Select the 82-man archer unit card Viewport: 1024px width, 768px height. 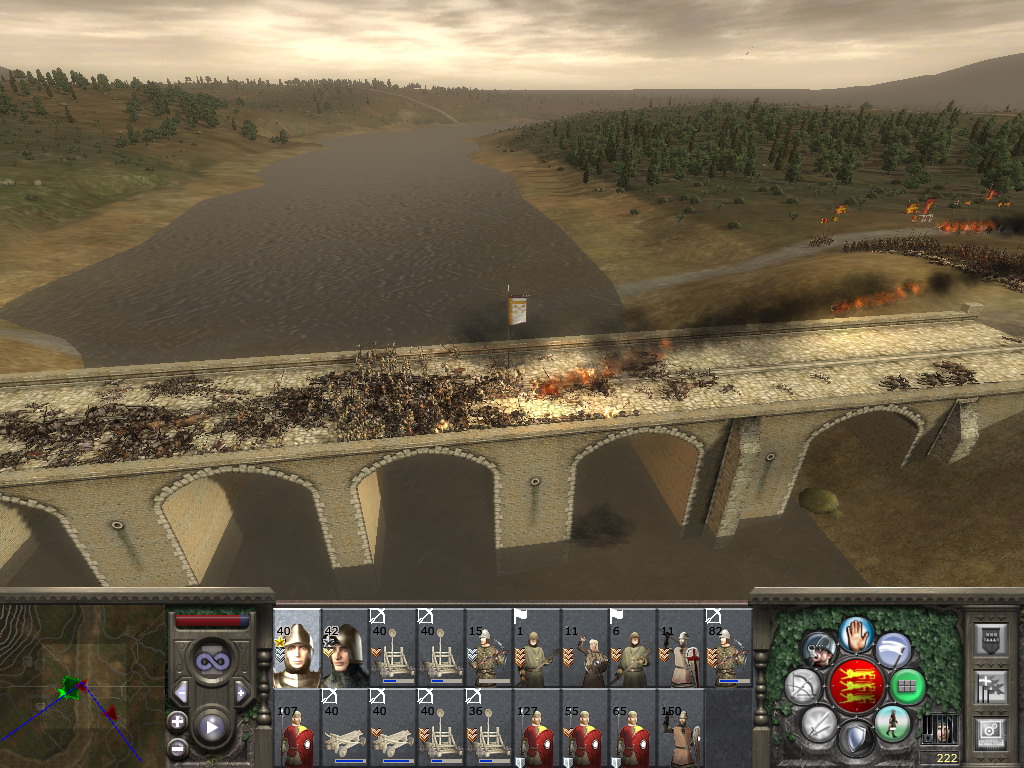pos(729,648)
